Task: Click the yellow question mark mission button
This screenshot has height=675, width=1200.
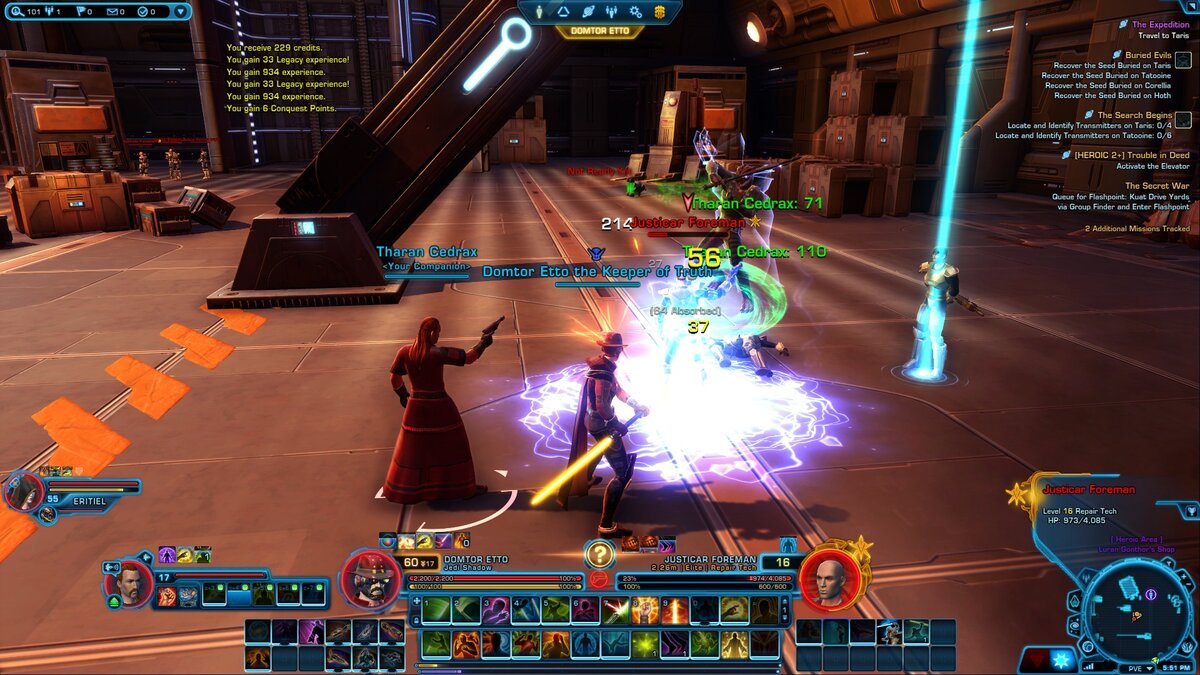Action: [599, 553]
